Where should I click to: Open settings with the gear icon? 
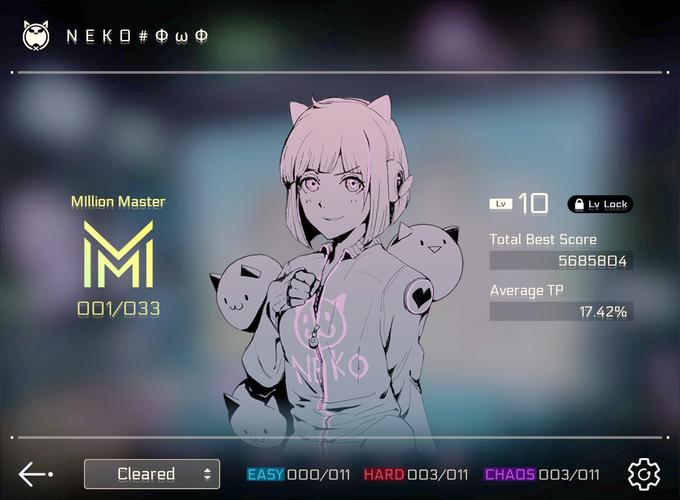click(x=644, y=474)
